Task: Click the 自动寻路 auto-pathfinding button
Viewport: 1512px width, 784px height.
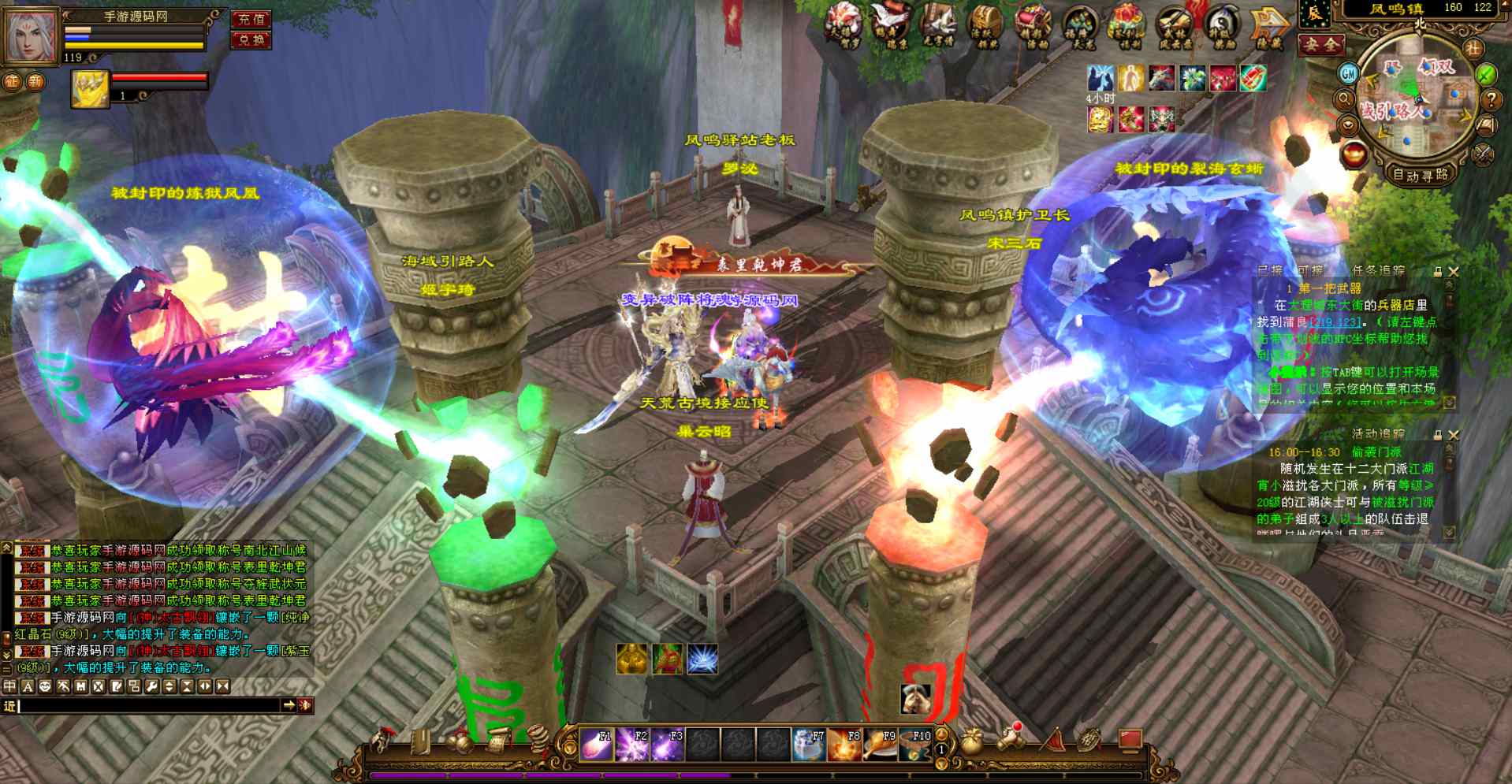Action: pos(1420,175)
